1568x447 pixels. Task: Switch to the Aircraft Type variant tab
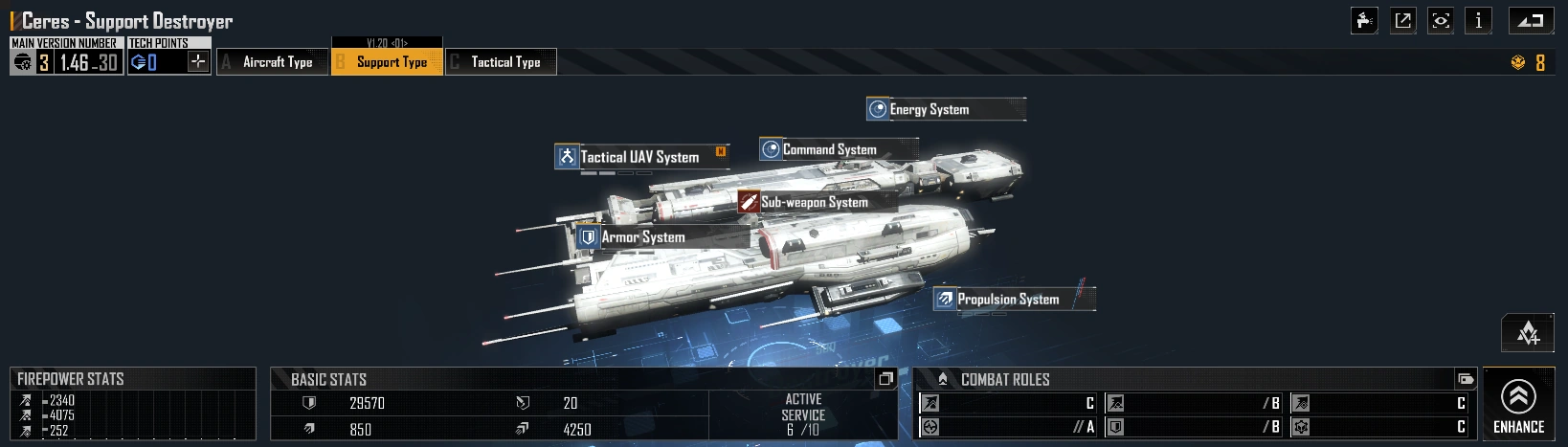[x=273, y=62]
